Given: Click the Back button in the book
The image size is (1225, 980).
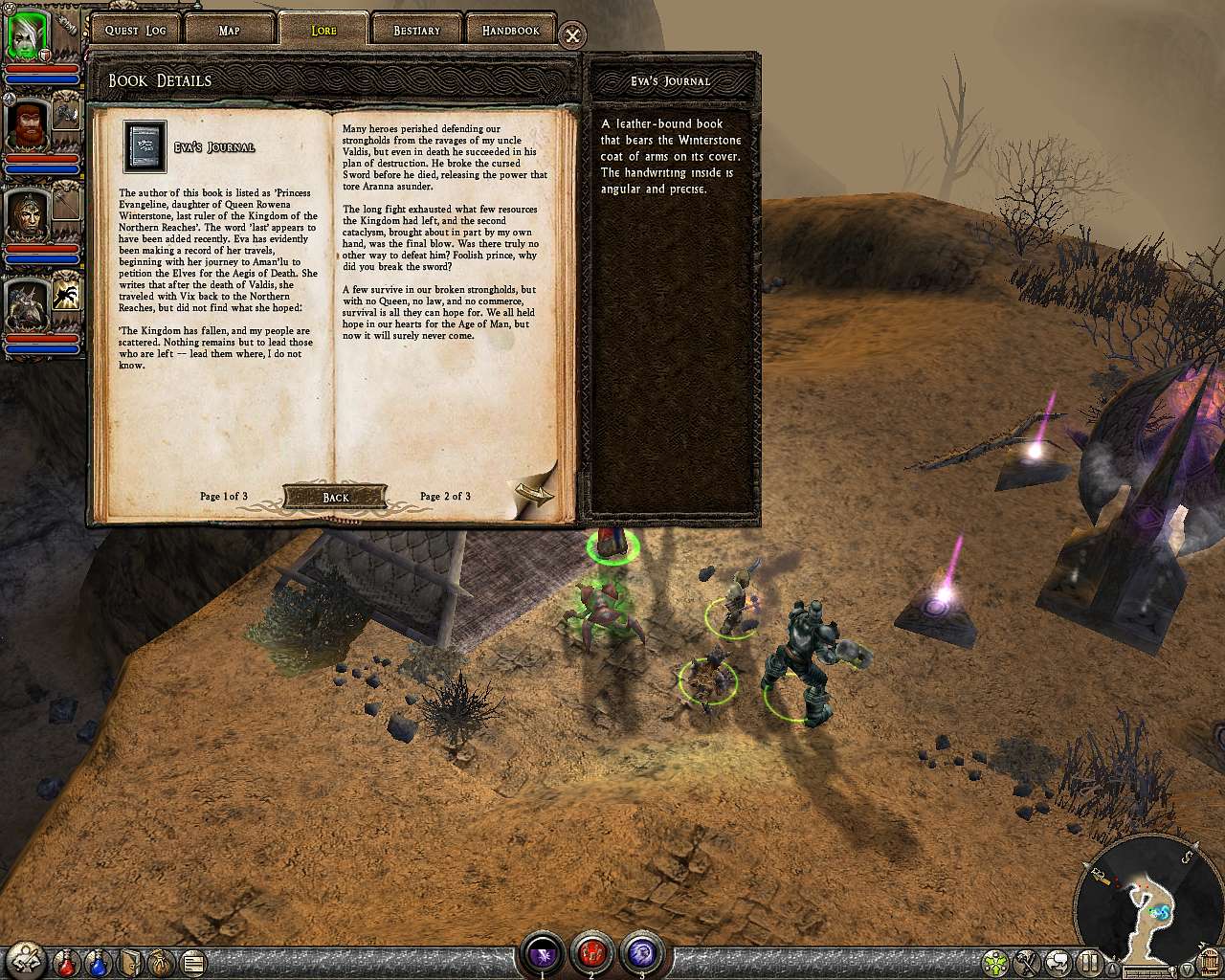Looking at the screenshot, I should pos(335,497).
